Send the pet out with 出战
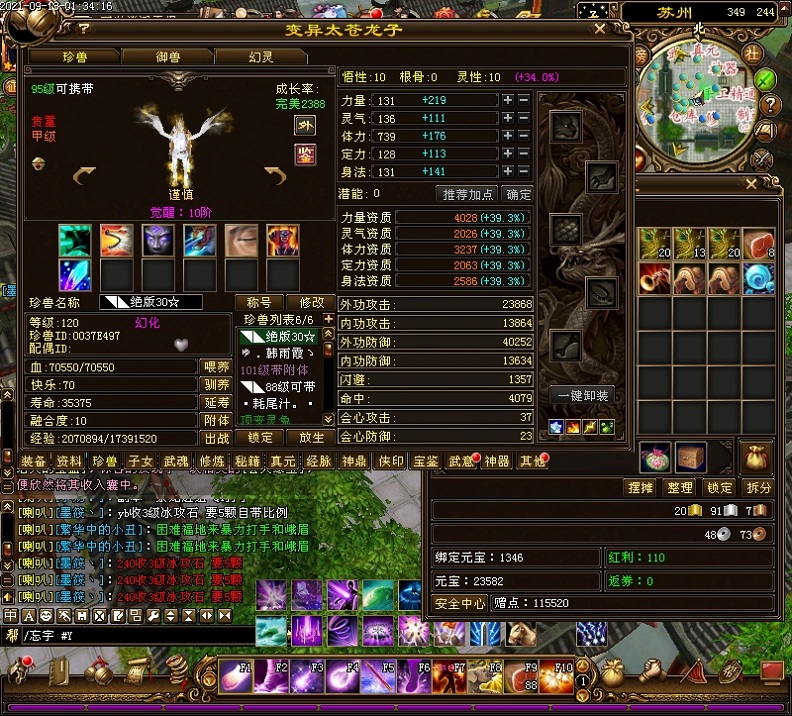792x716 pixels. (x=217, y=438)
